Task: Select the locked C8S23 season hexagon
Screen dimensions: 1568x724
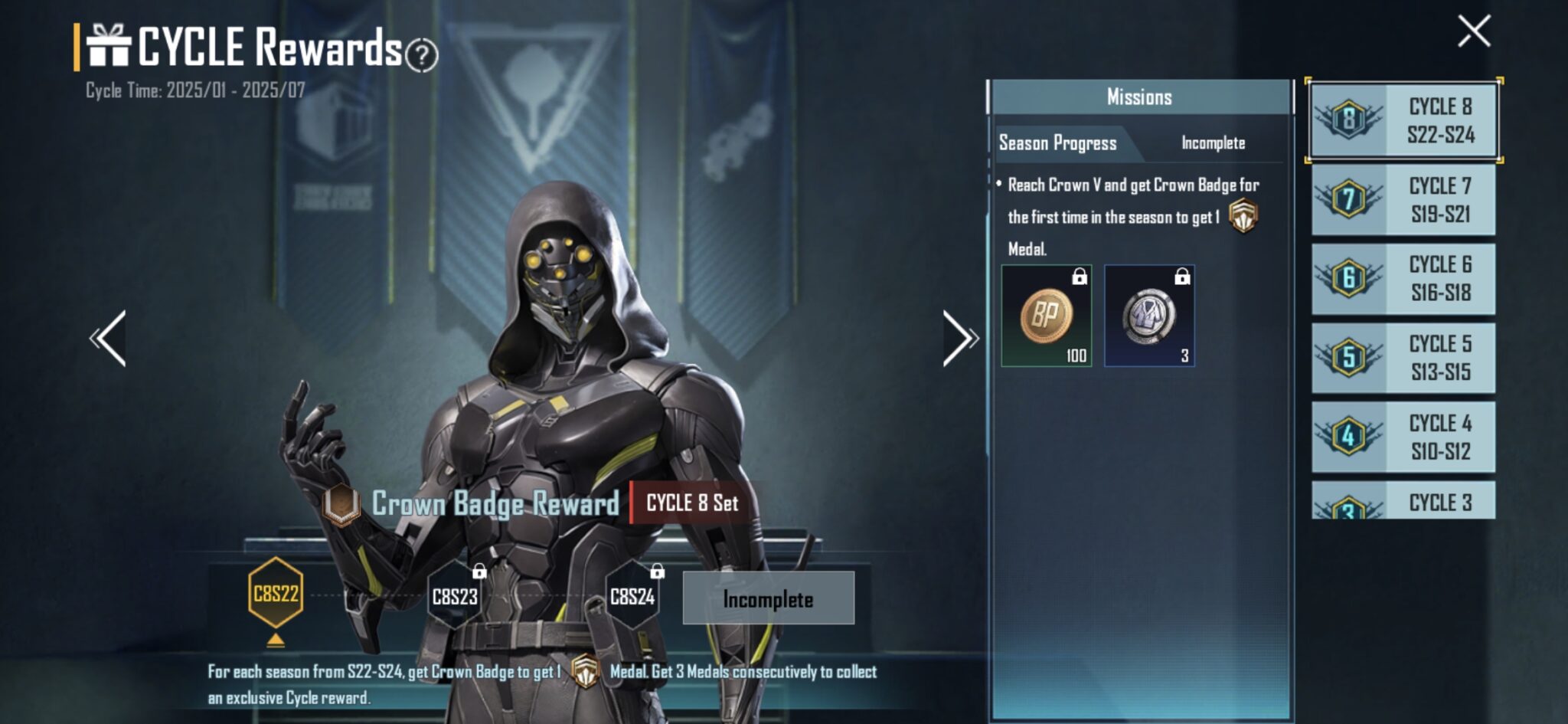Action: (x=455, y=596)
